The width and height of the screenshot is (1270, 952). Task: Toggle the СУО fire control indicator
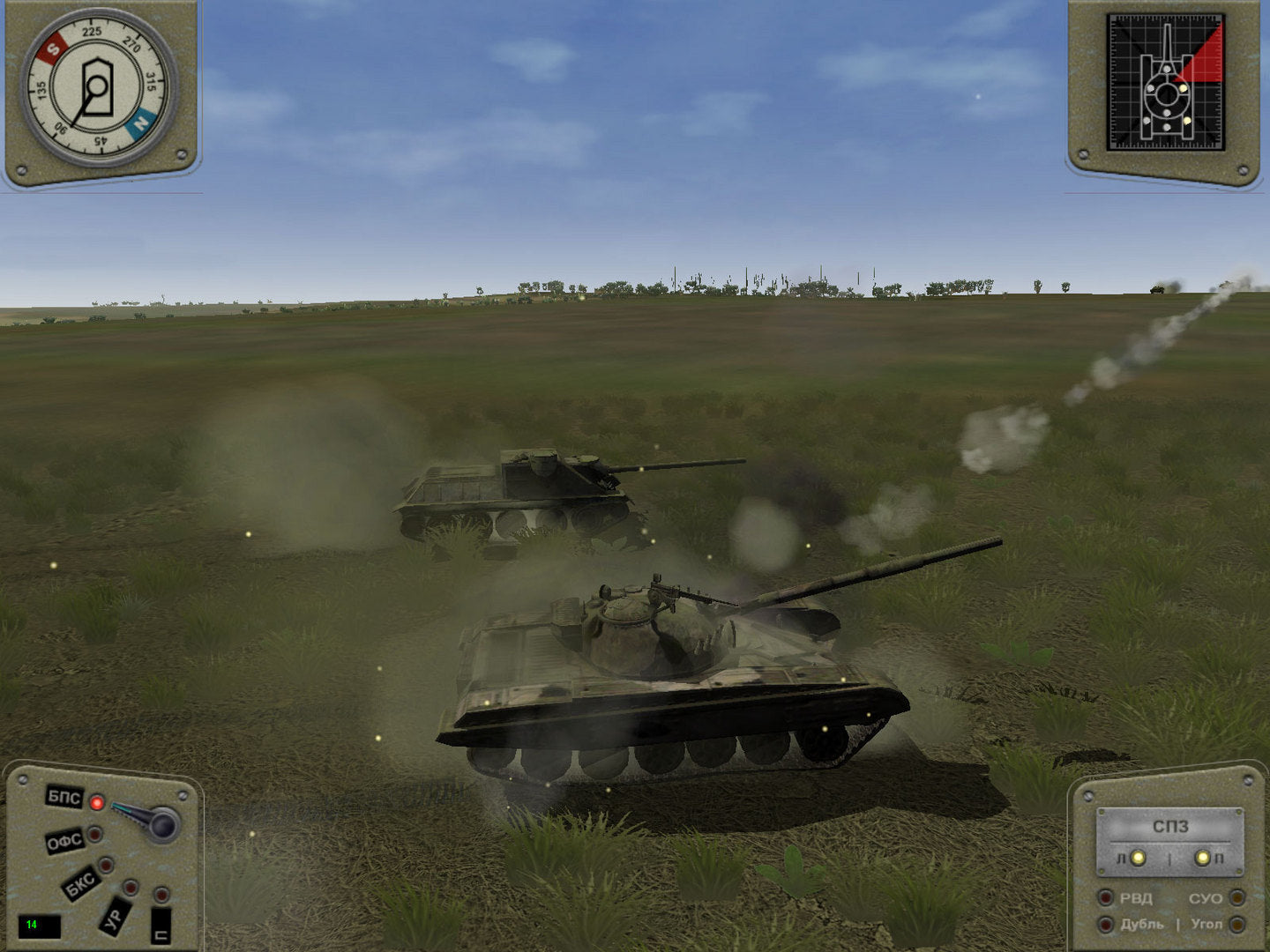pyautogui.click(x=1237, y=898)
